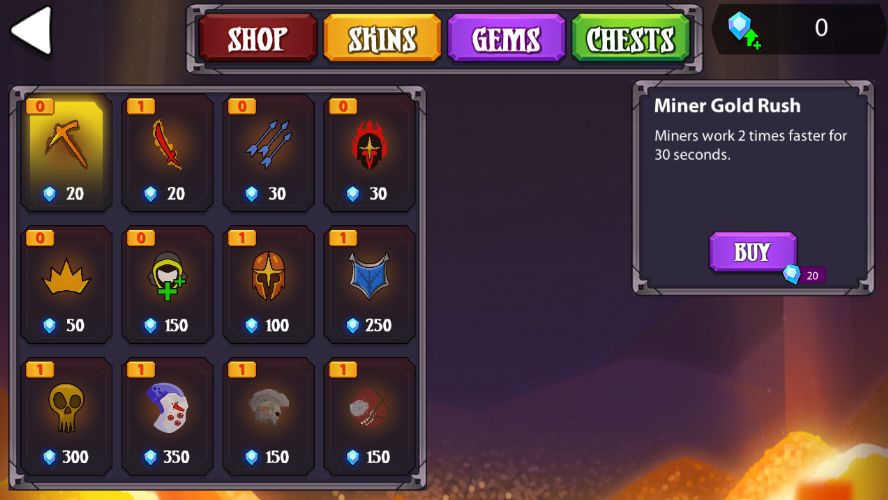Select the gray stone creature item
The image size is (888, 500).
pyautogui.click(x=269, y=416)
